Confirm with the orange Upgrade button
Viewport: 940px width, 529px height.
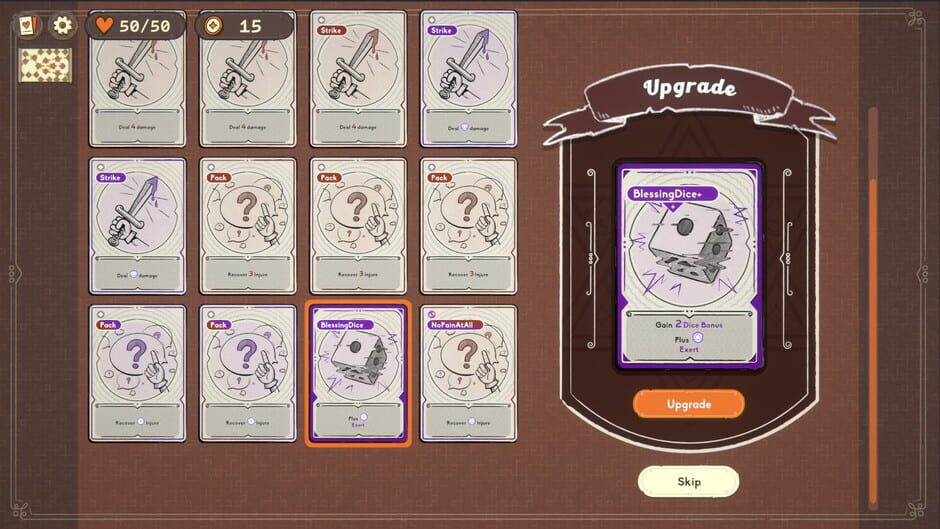[688, 404]
